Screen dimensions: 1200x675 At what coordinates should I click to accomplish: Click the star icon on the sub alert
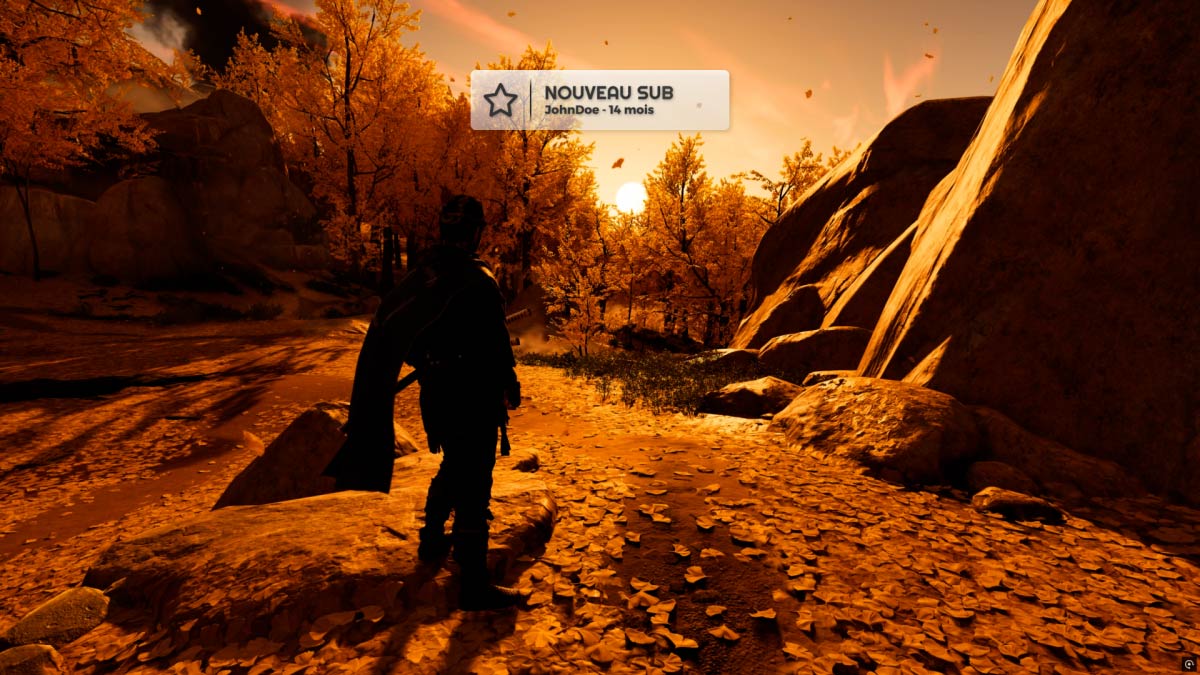coord(500,100)
